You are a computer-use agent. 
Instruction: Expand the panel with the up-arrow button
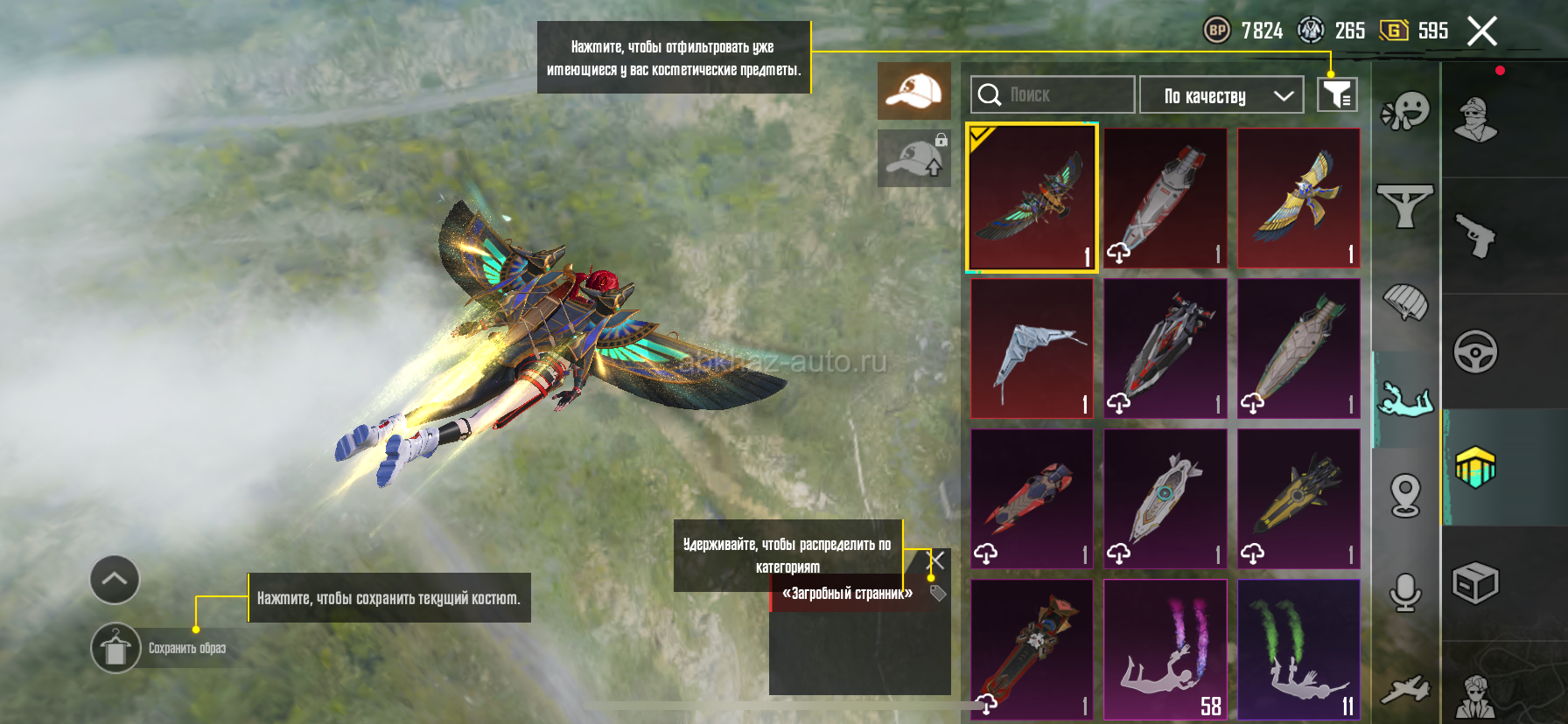tap(115, 580)
